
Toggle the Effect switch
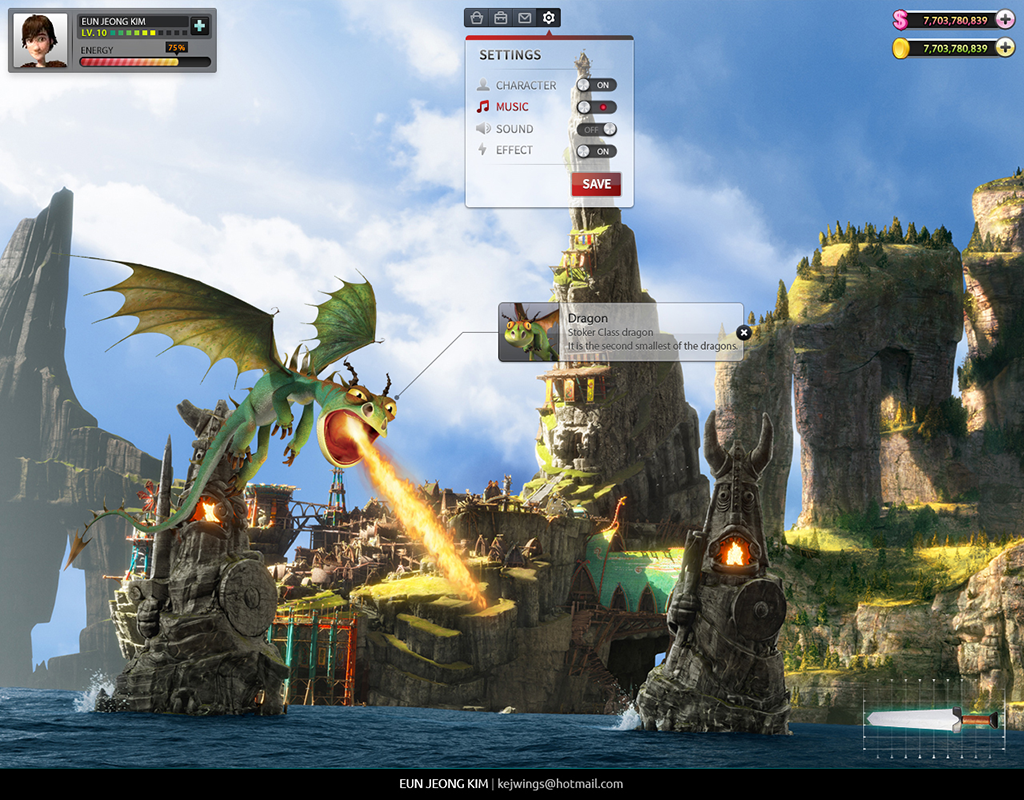point(596,151)
